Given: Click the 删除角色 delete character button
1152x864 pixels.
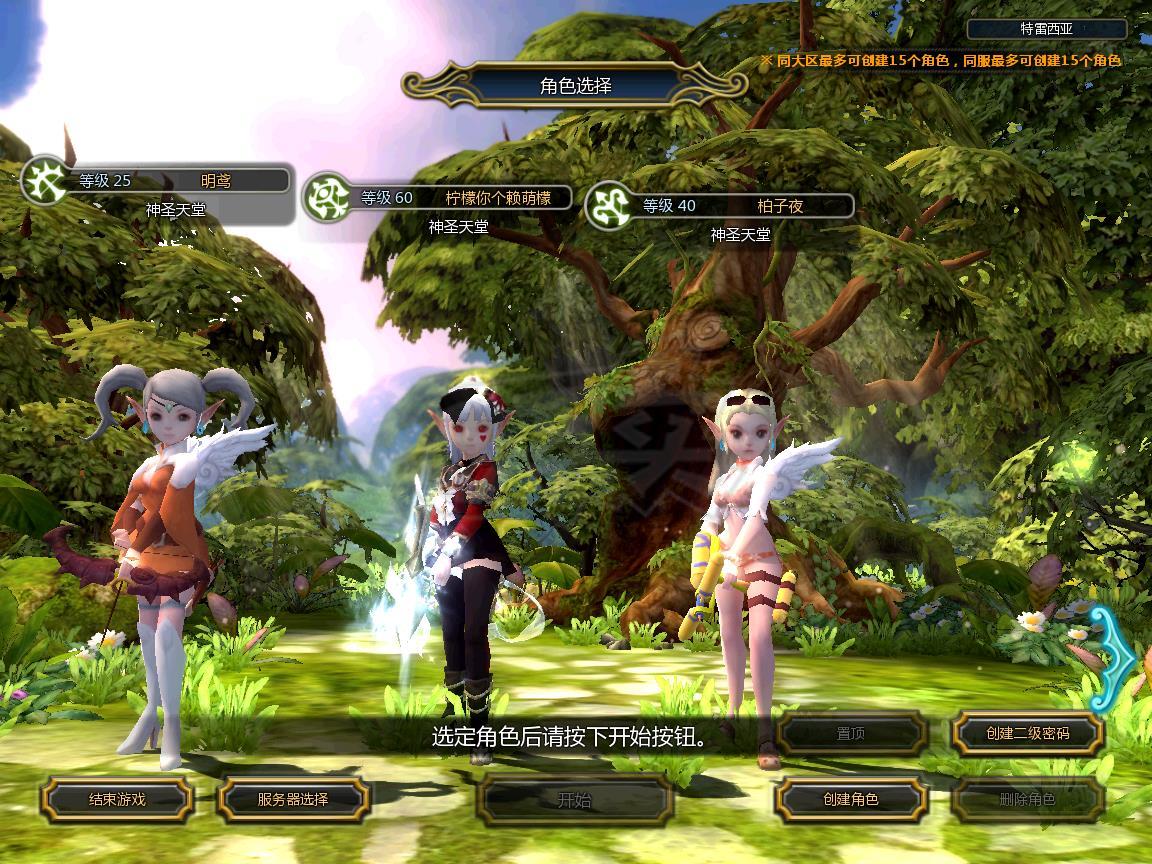Looking at the screenshot, I should point(1027,799).
